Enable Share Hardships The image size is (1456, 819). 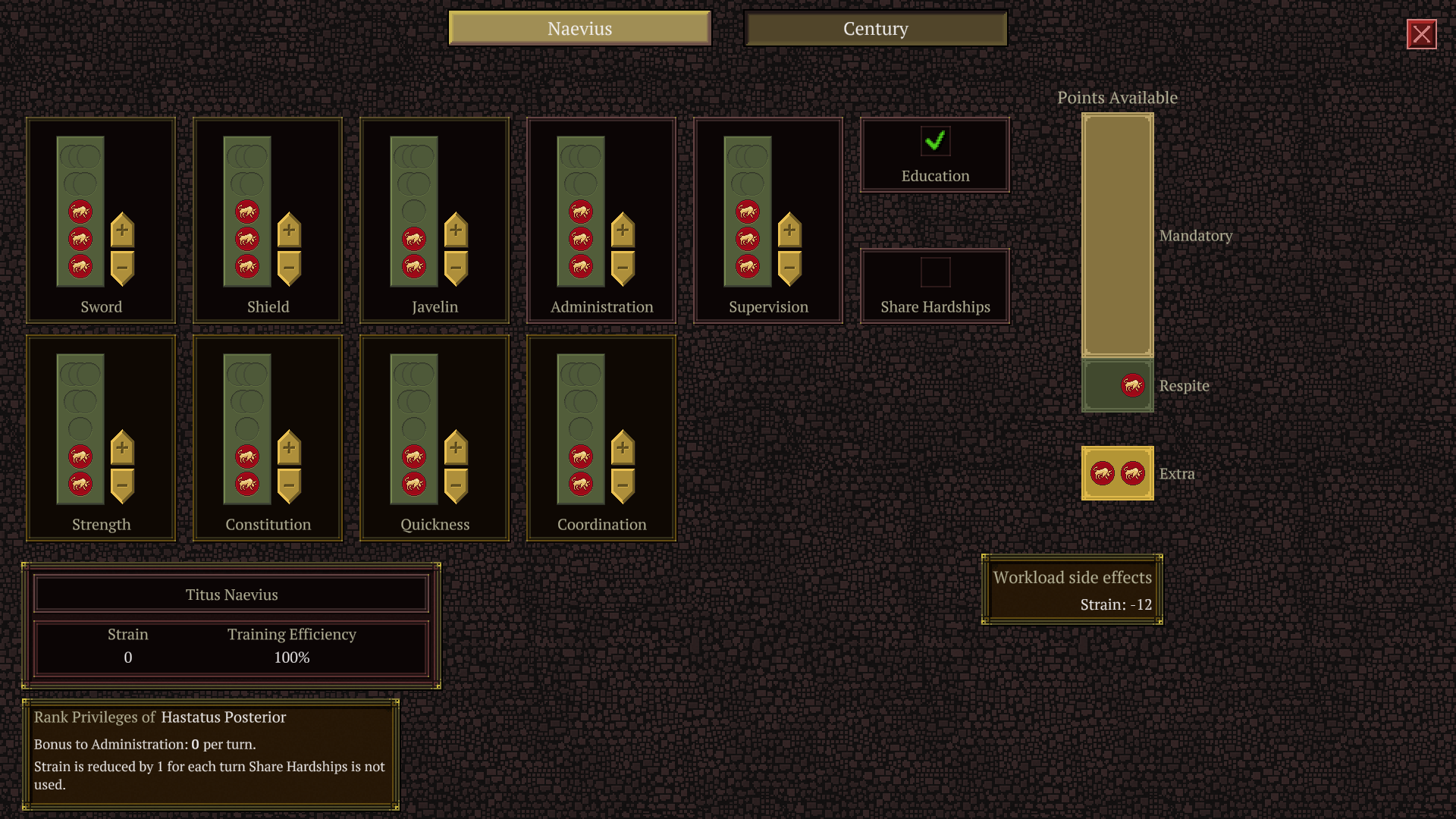pyautogui.click(x=935, y=270)
